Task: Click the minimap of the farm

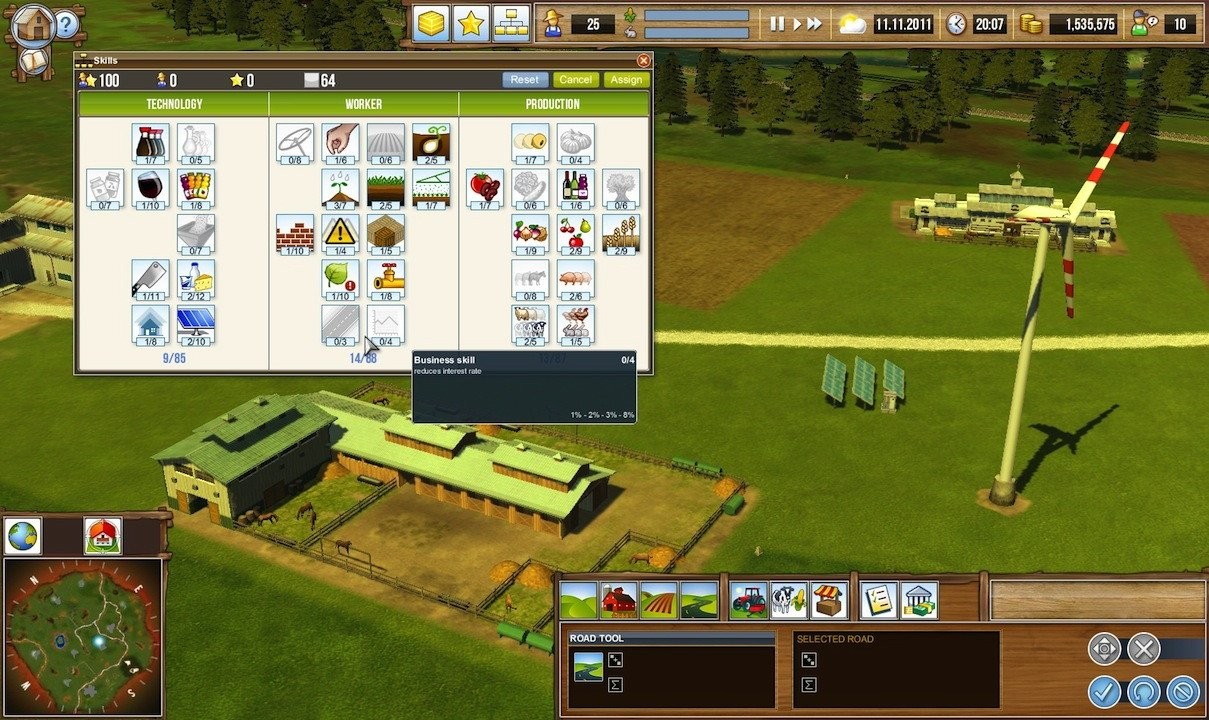Action: point(82,635)
